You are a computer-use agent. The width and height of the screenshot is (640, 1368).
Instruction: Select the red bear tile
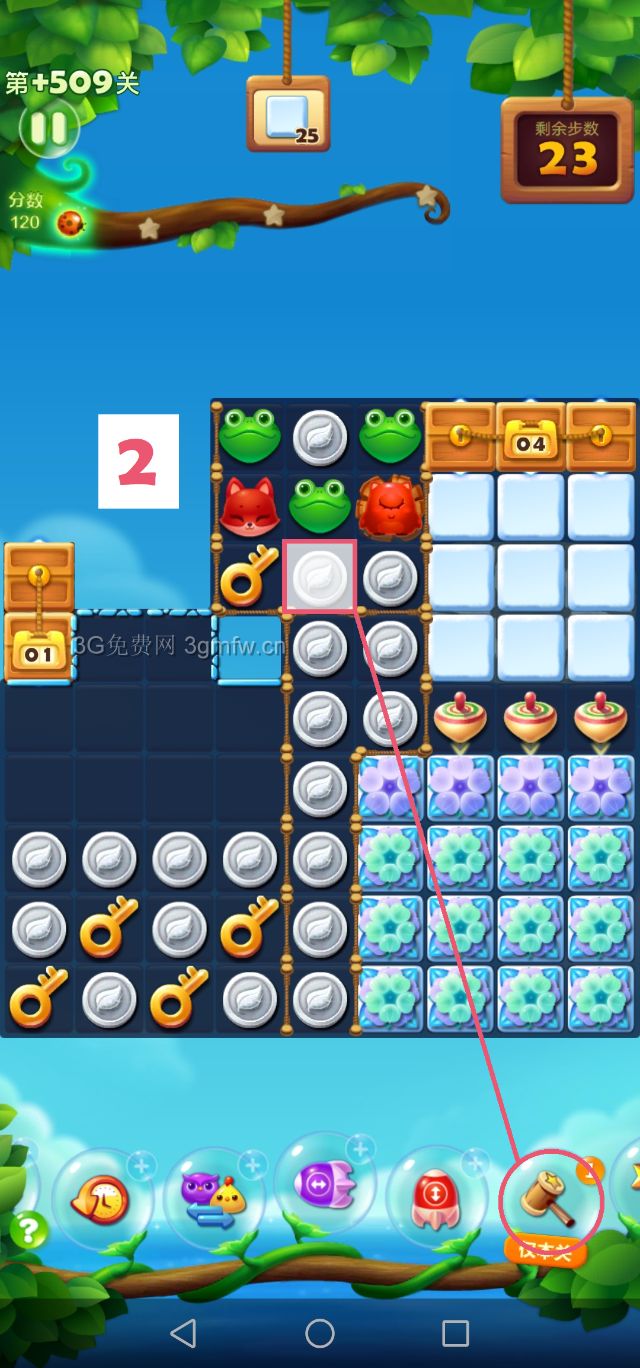pos(390,507)
